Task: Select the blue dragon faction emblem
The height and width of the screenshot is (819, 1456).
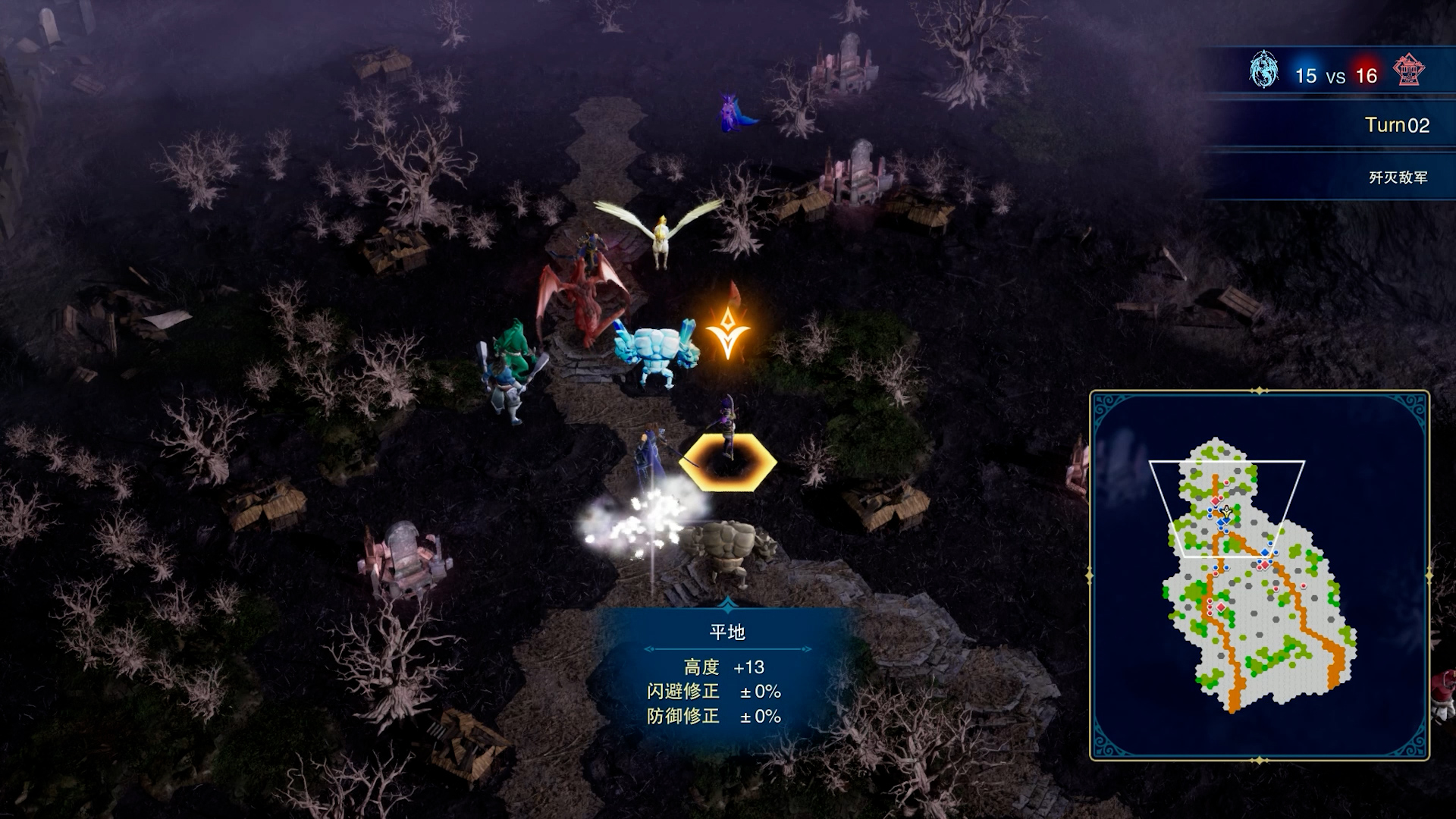Action: [x=1263, y=71]
